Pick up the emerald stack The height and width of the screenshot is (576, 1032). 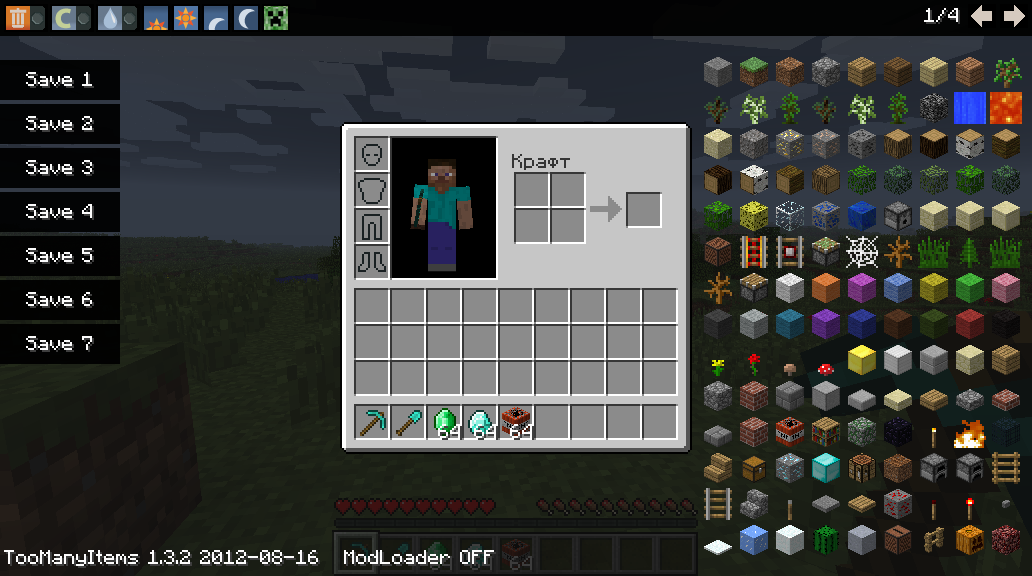[x=444, y=422]
